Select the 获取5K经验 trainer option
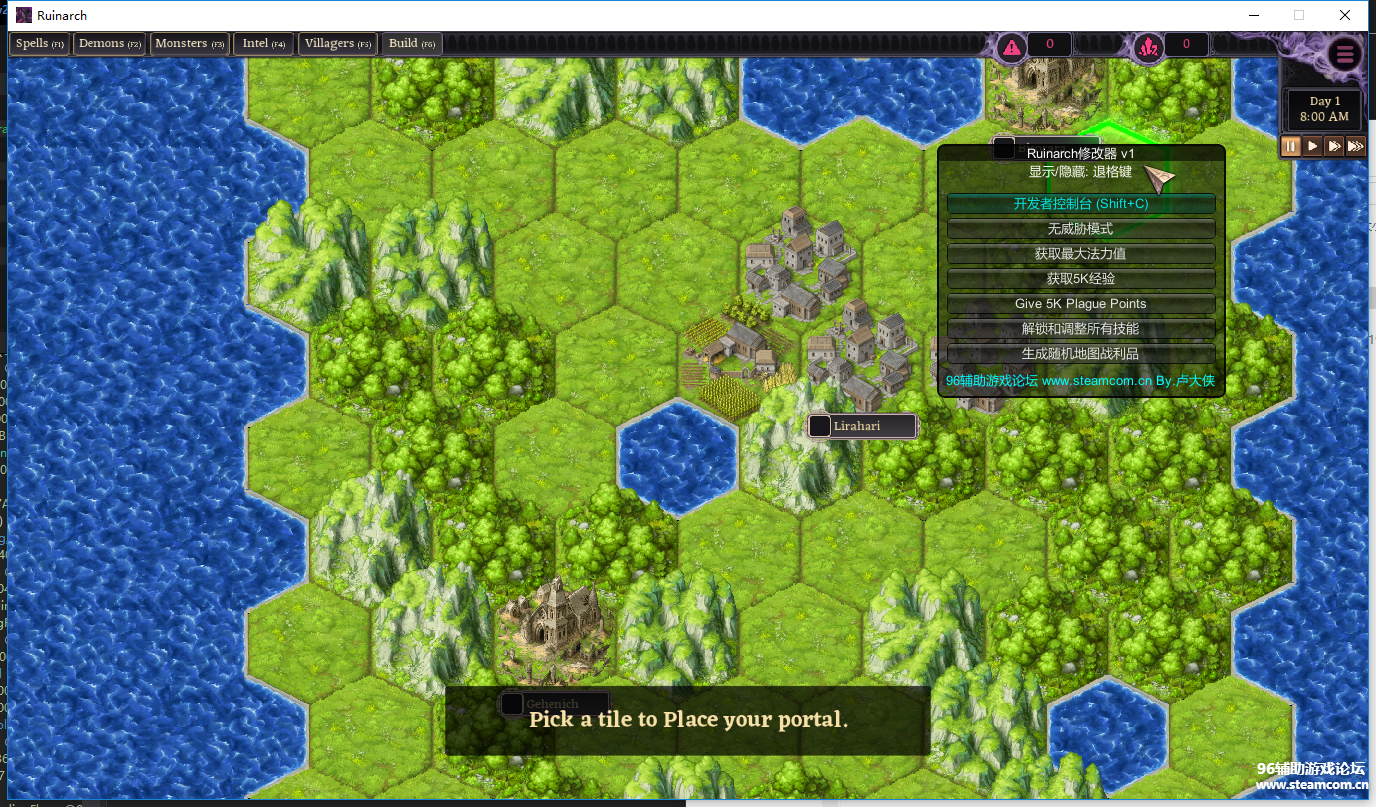The image size is (1376, 807). tap(1081, 279)
